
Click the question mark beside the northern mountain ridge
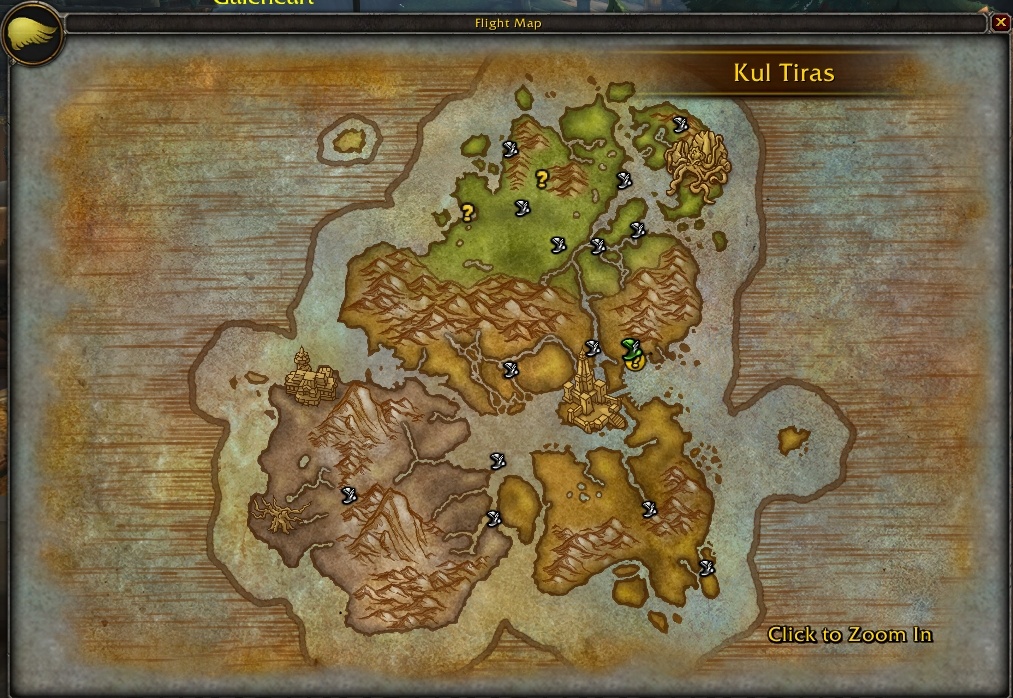[542, 179]
